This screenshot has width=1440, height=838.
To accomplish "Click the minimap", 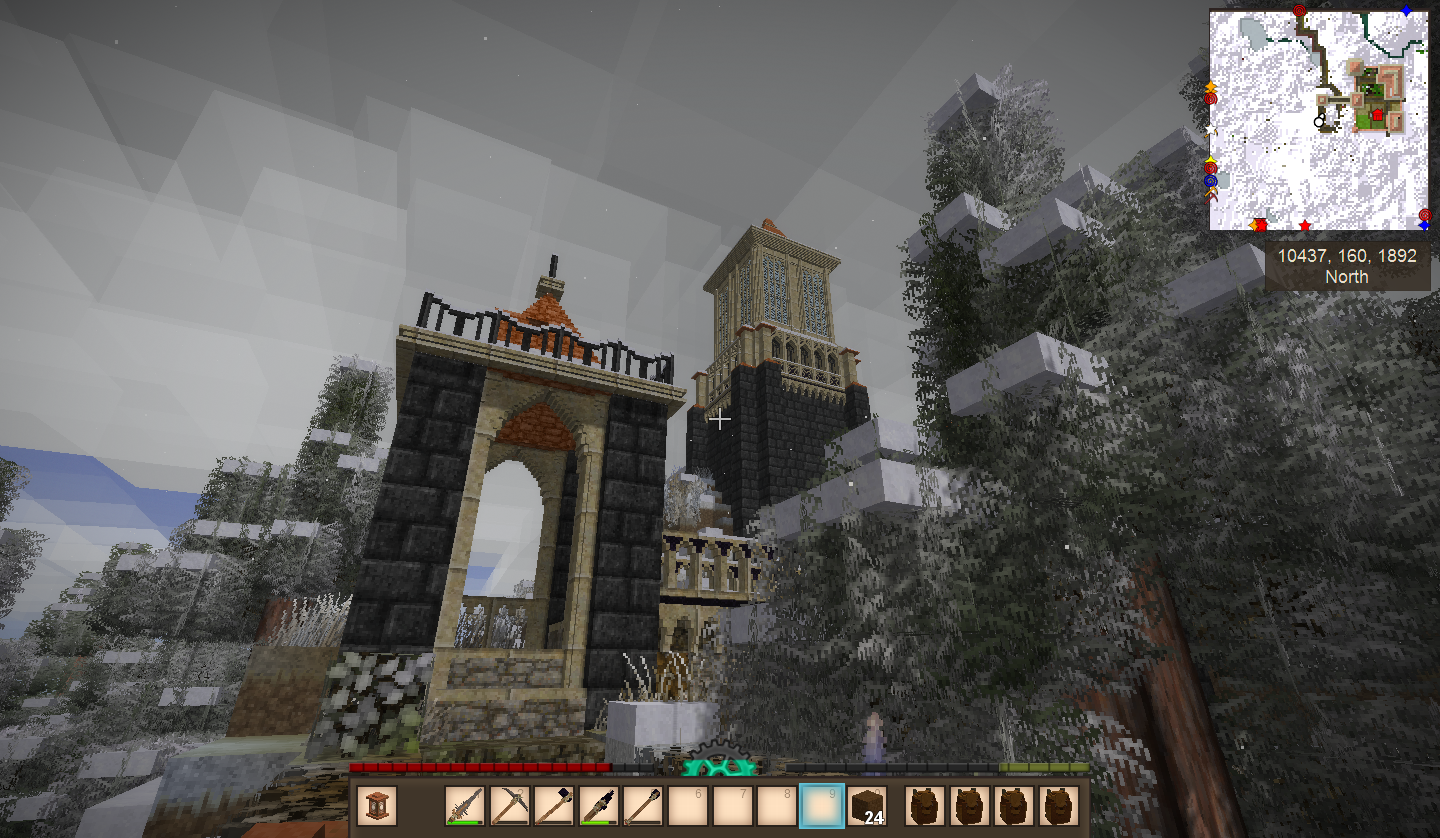I will [1318, 120].
